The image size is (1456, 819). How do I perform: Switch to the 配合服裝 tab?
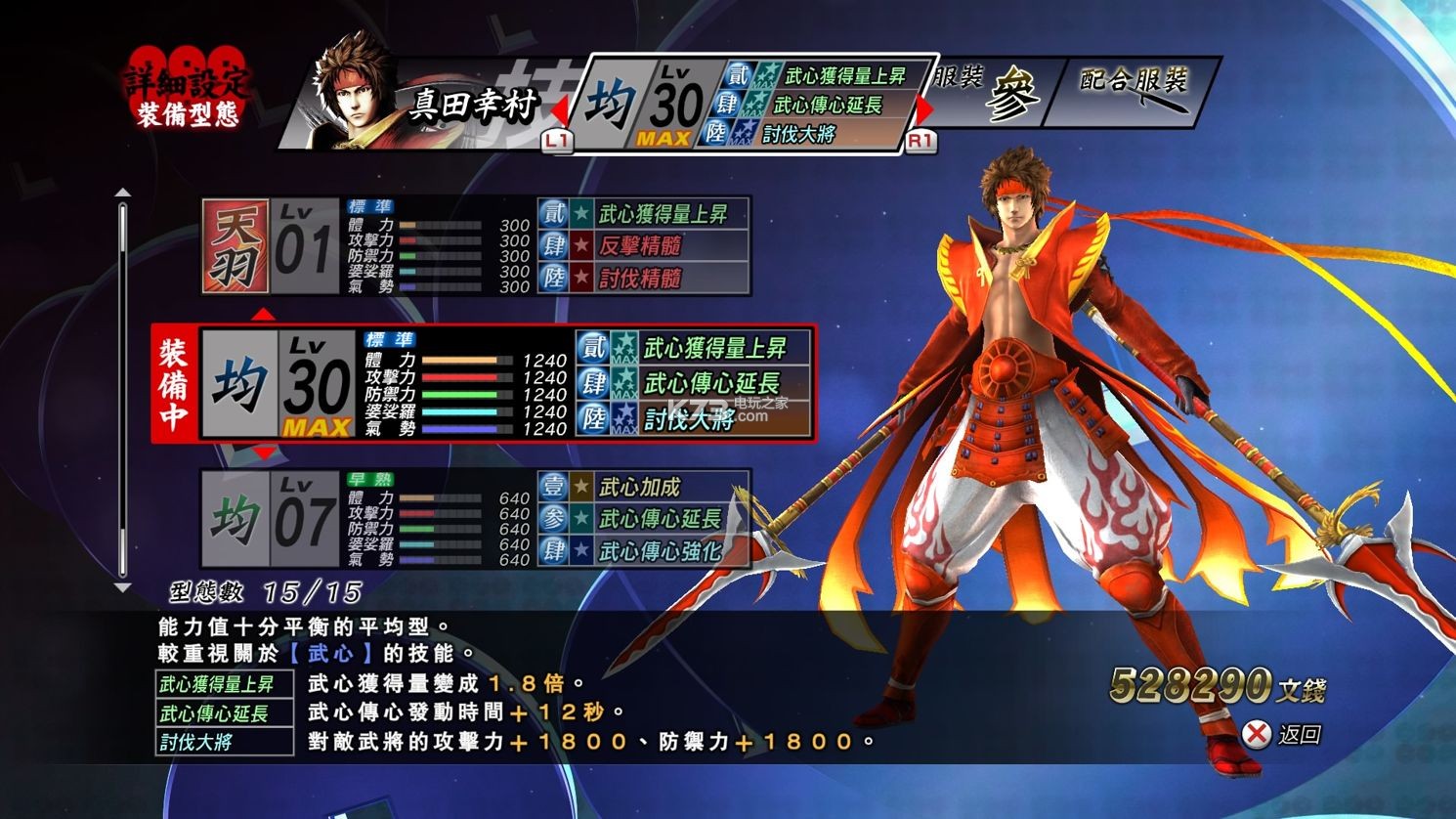point(1134,91)
